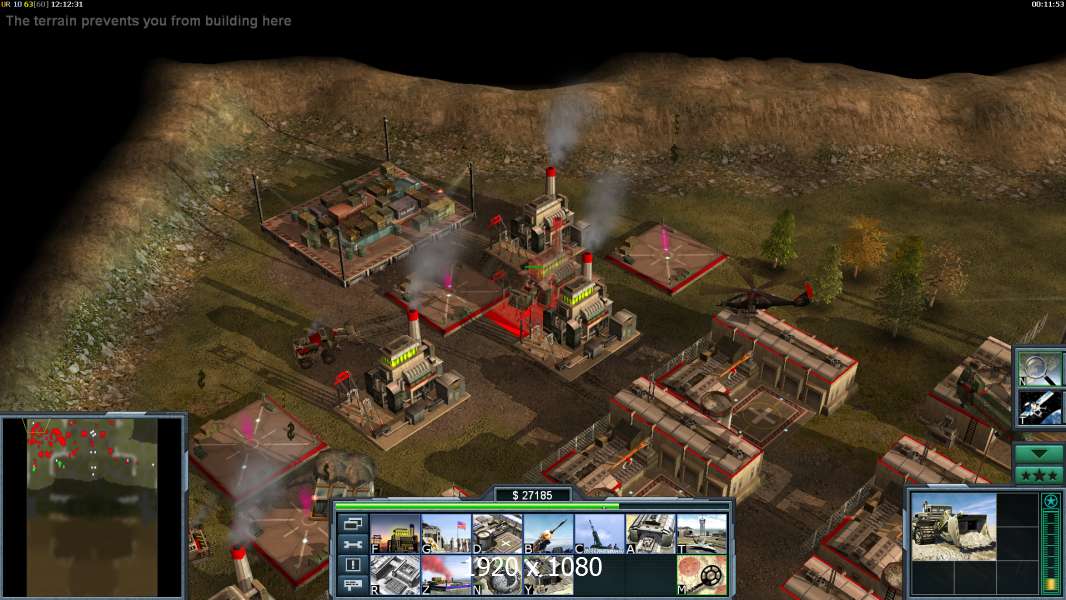This screenshot has width=1066, height=600.
Task: Open the three-star general's powers button
Action: click(1039, 475)
